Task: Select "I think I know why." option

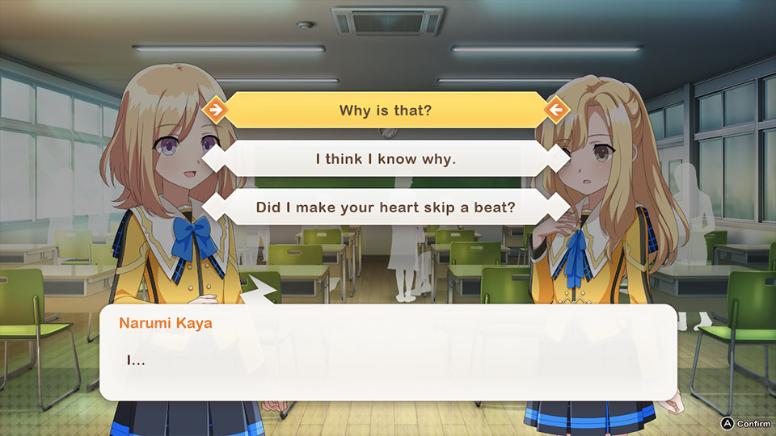Action: point(385,158)
